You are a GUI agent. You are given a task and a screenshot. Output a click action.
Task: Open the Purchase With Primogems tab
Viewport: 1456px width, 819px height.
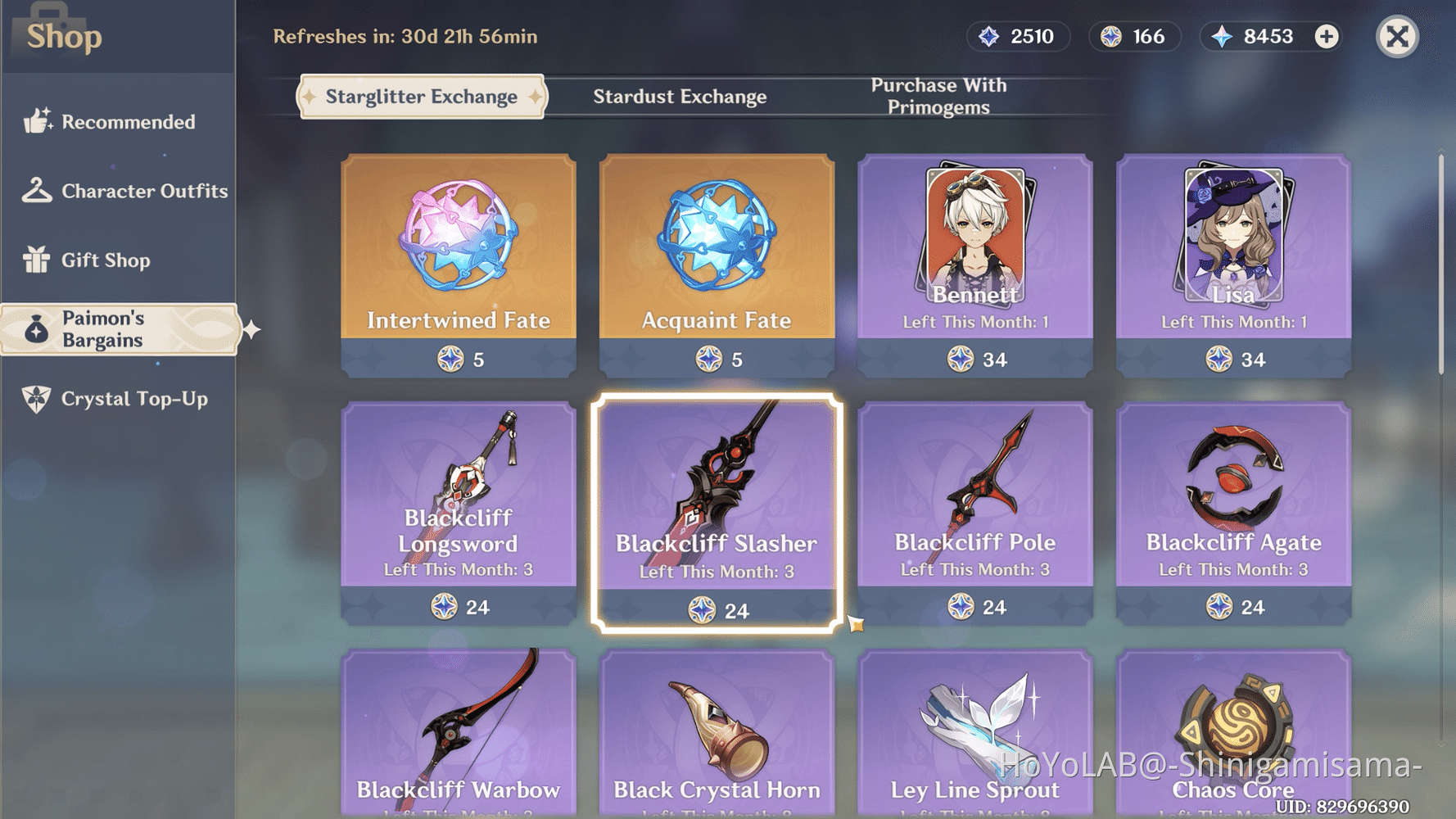pyautogui.click(x=938, y=95)
